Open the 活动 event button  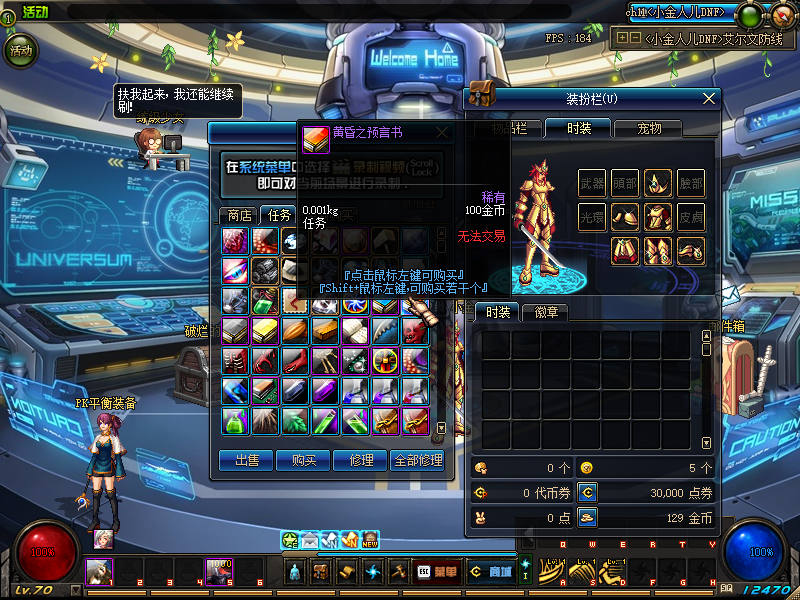pos(20,48)
